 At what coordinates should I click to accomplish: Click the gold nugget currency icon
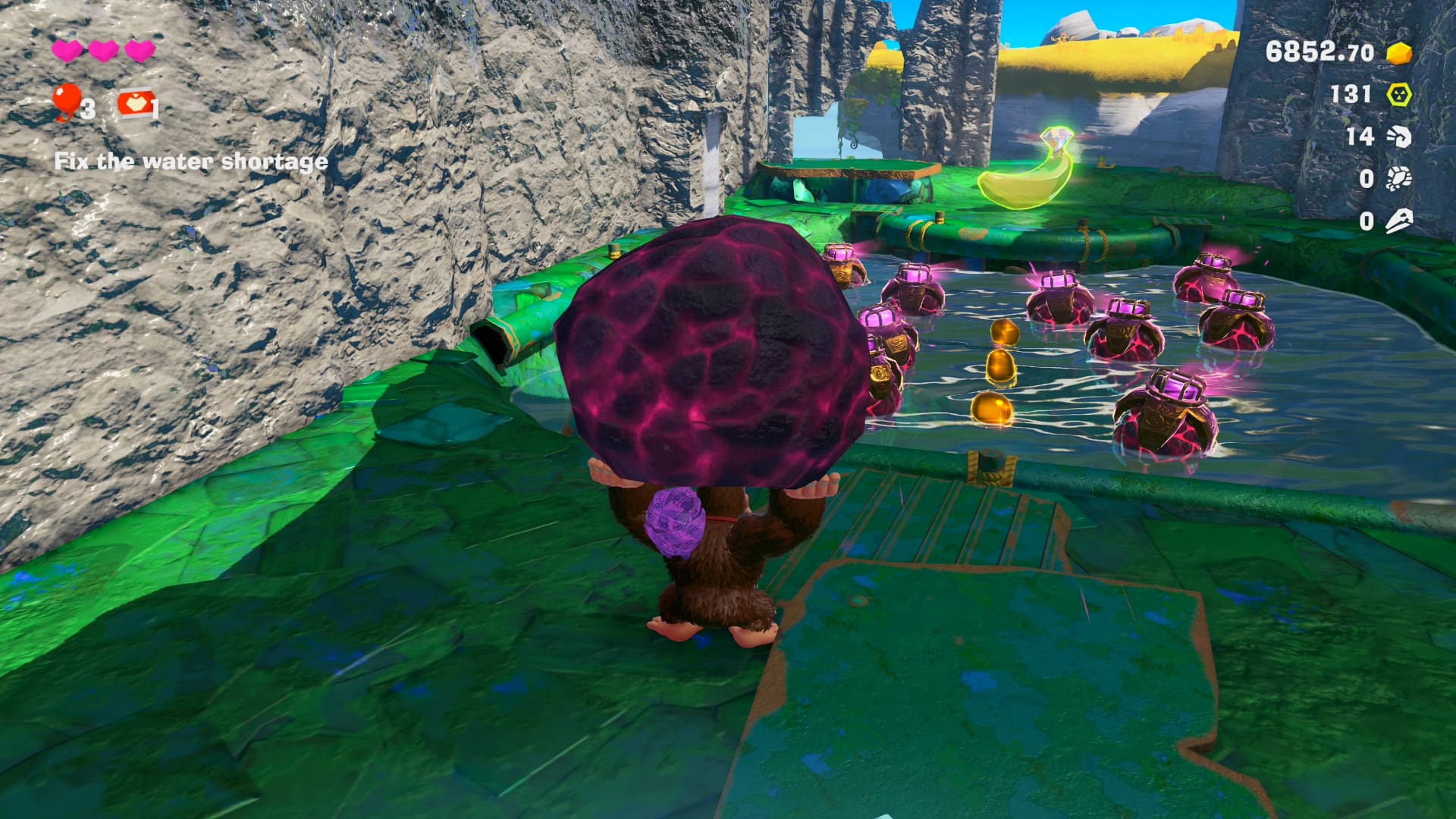point(1399,53)
